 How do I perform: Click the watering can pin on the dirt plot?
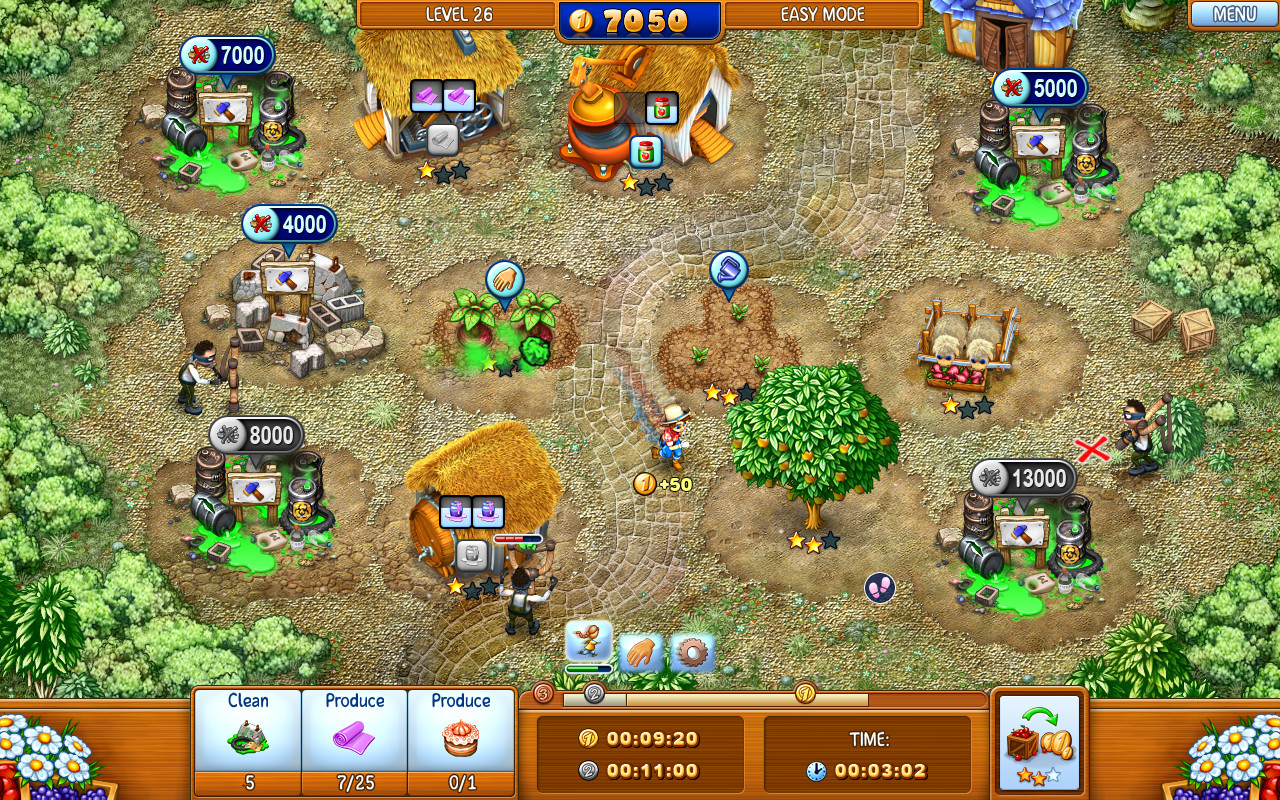pos(729,270)
